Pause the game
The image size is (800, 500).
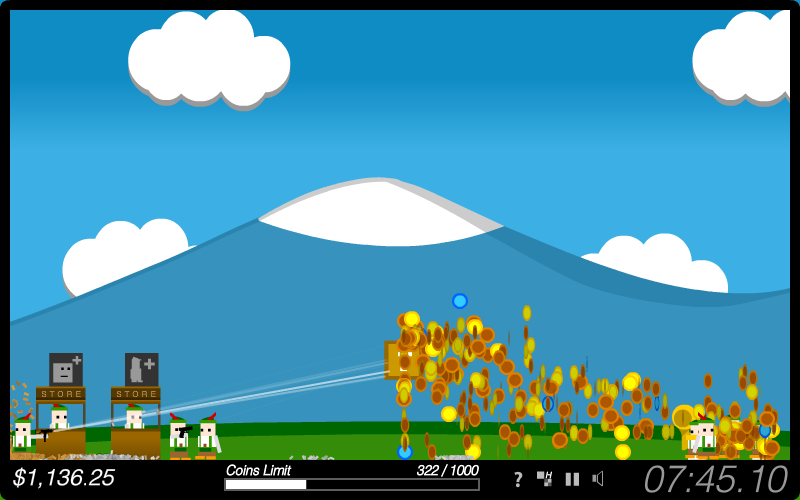pyautogui.click(x=572, y=478)
